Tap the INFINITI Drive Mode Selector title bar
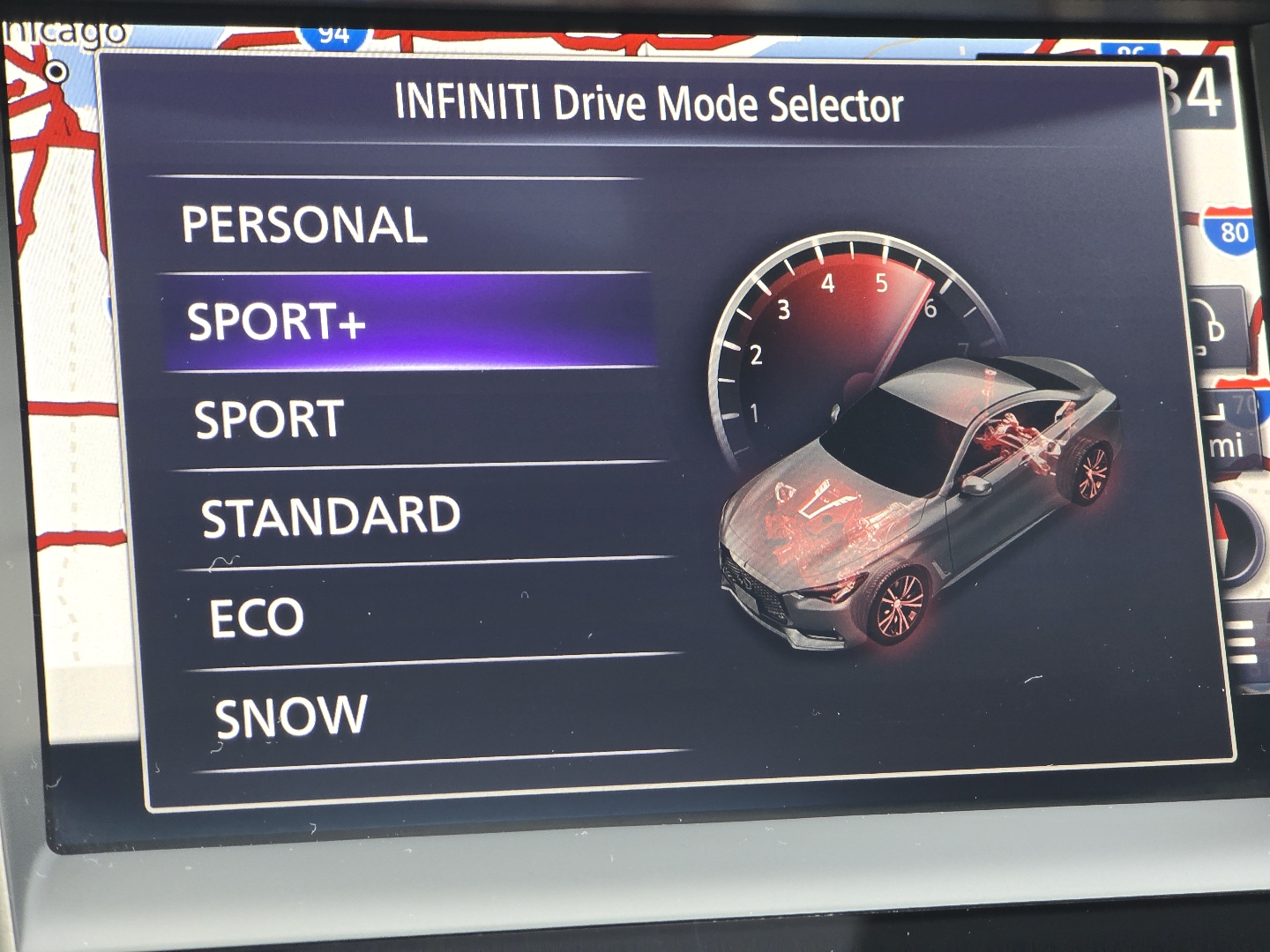The width and height of the screenshot is (1270, 952). (x=650, y=102)
